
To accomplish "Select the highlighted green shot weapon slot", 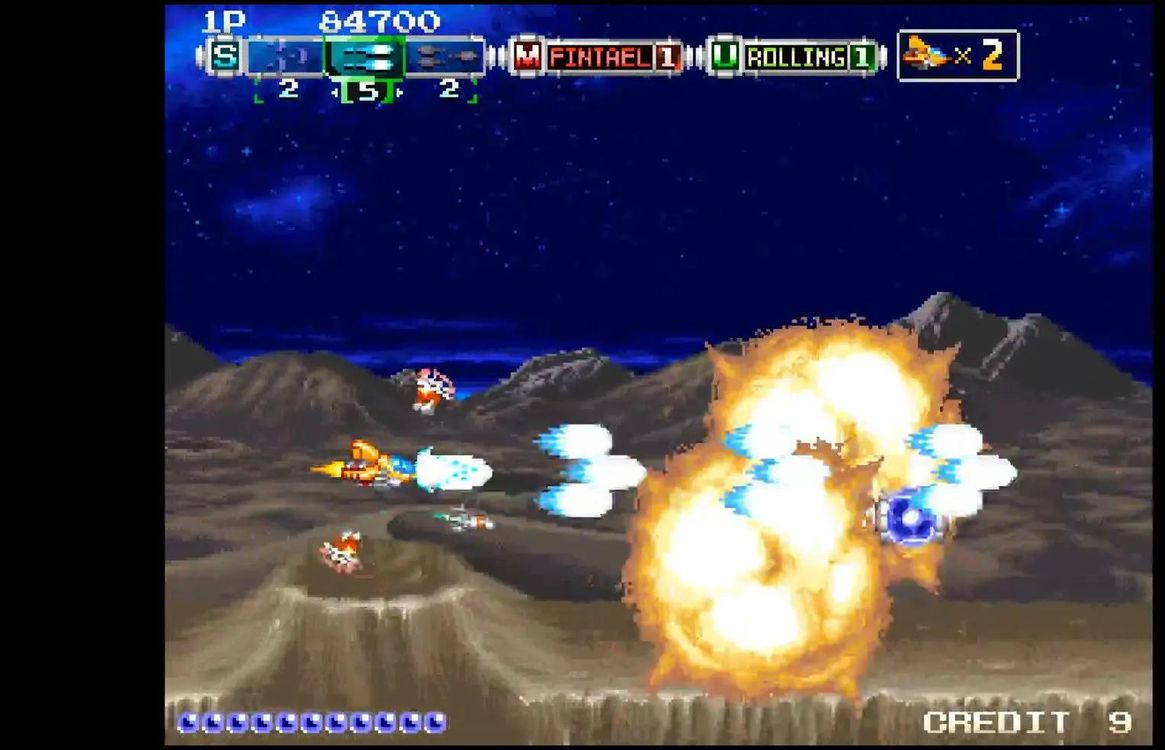I will [x=366, y=56].
